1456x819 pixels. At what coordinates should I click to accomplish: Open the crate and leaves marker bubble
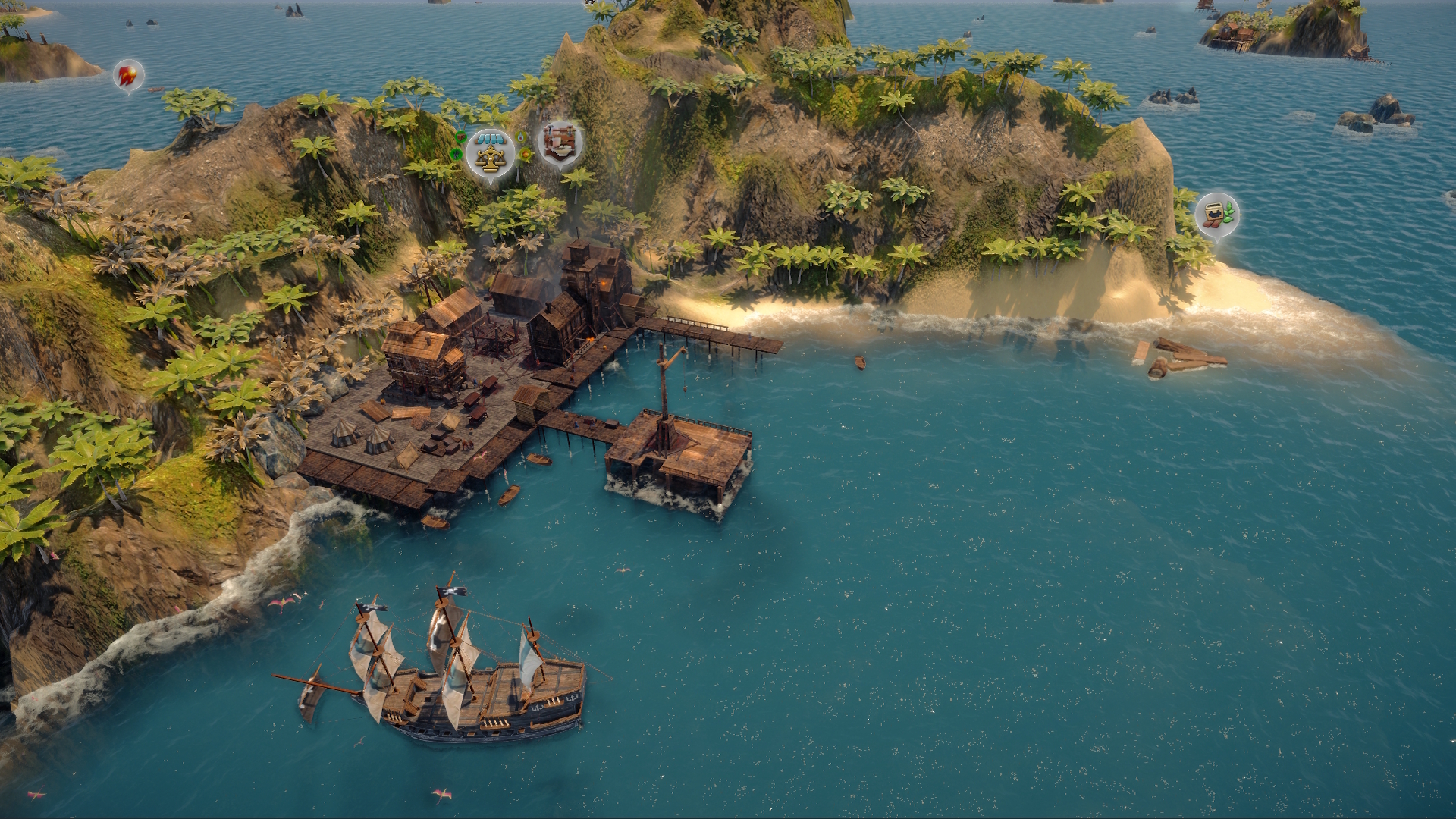tap(1216, 213)
